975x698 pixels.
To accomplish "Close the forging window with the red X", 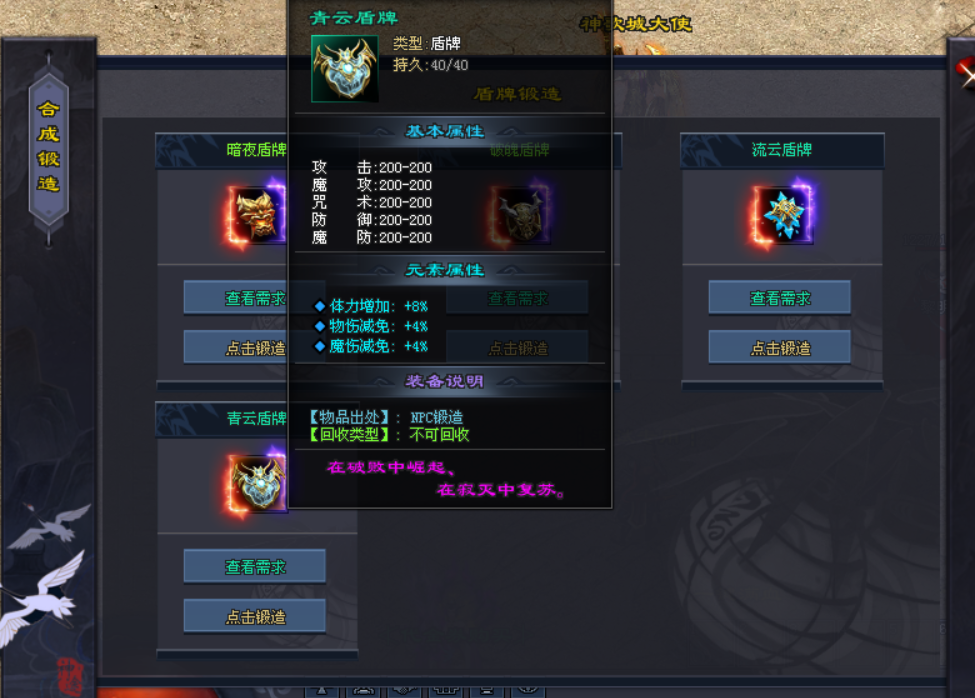I will pyautogui.click(x=966, y=69).
